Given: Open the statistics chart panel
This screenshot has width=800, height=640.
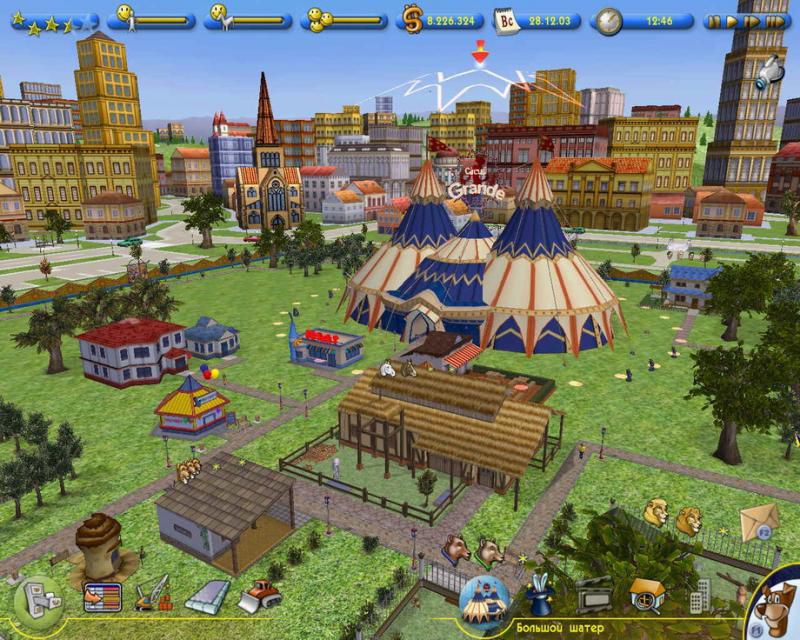Looking at the screenshot, I should [x=102, y=596].
